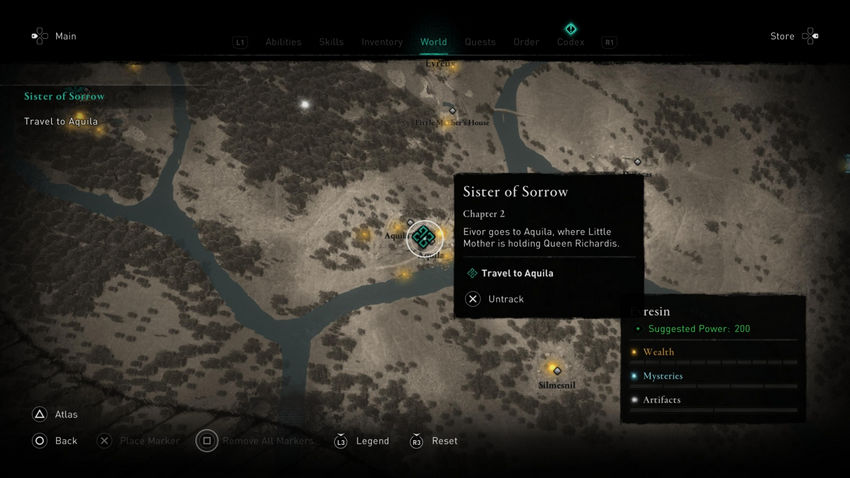
Task: Untrack the Sister of Sorrow quest
Action: 505,299
